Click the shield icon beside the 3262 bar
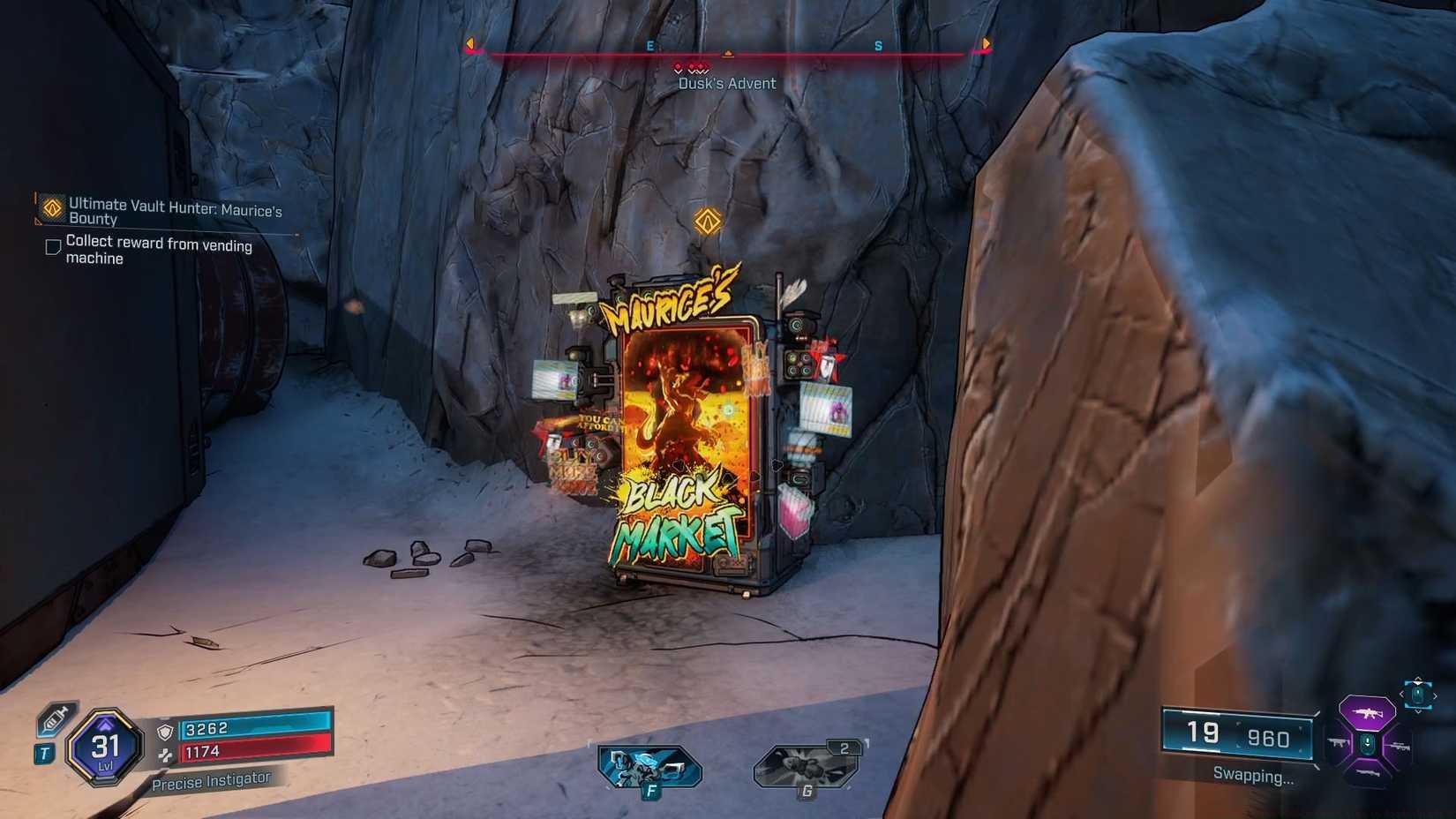The width and height of the screenshot is (1456, 819). tap(165, 731)
